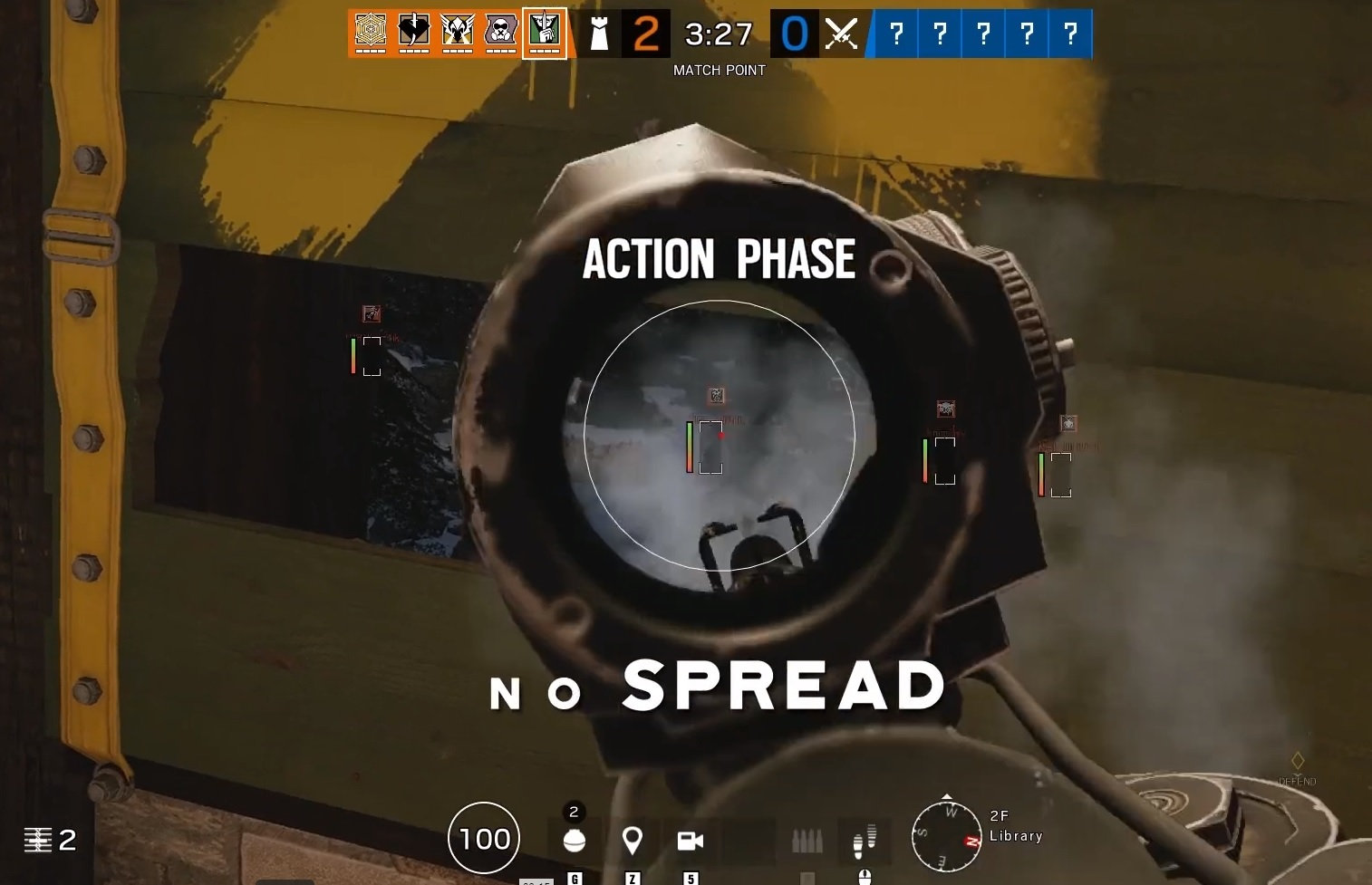Expand the last unknown attacker question mark slot
This screenshot has width=1372, height=885.
(1072, 34)
